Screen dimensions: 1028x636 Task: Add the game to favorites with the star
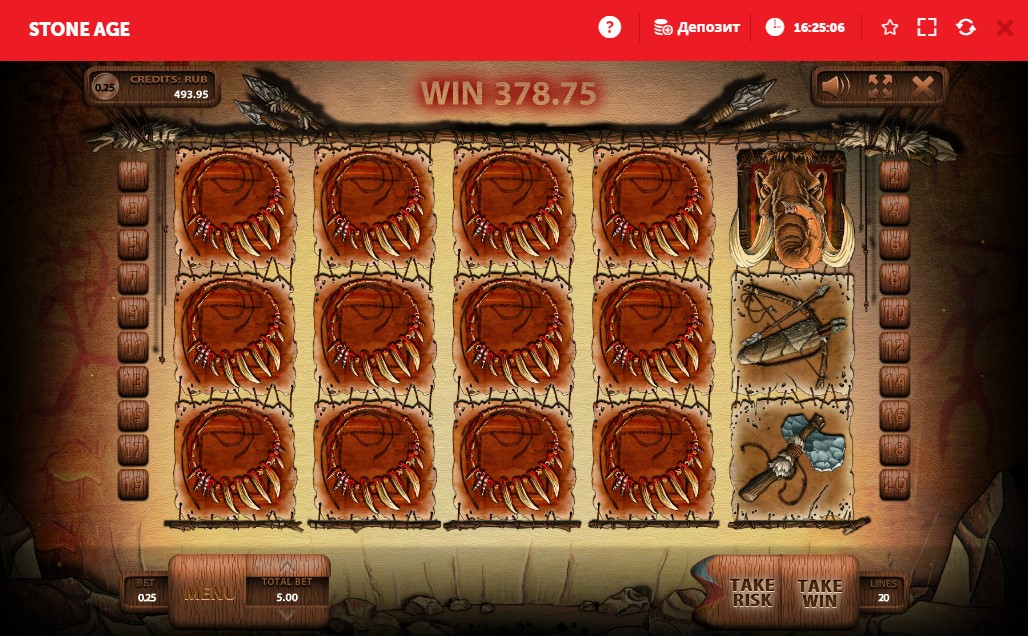(890, 27)
